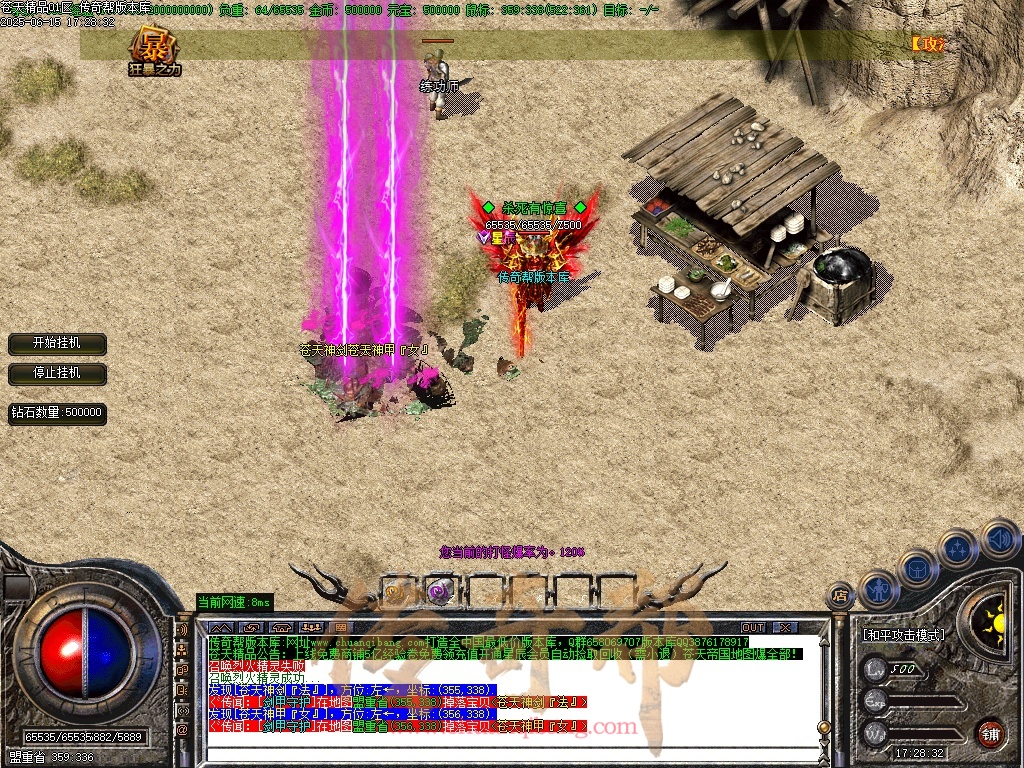Click the 开始挂机 auto-battle button
Screen dimensions: 1024x768
56,343
